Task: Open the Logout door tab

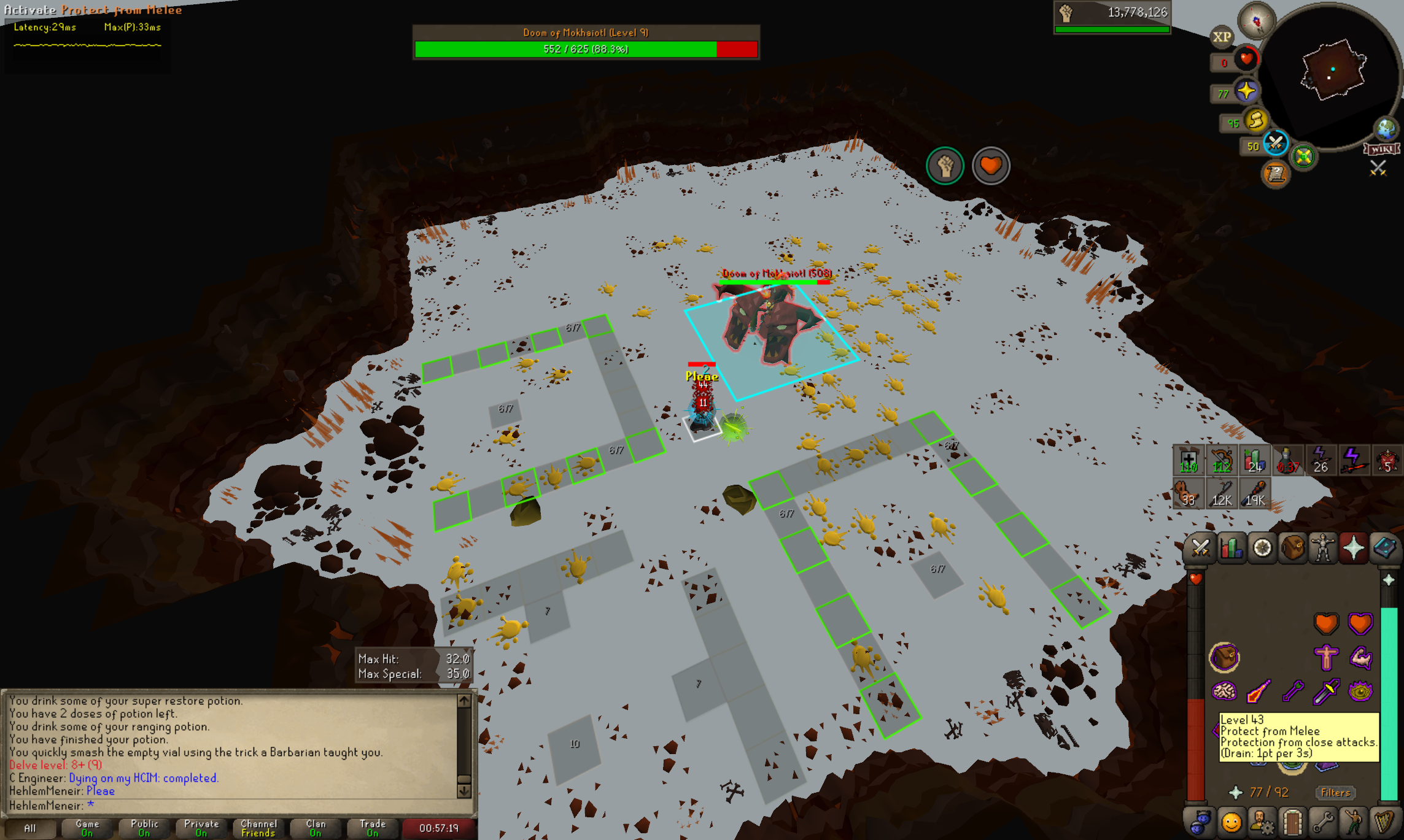Action: pos(1292,822)
